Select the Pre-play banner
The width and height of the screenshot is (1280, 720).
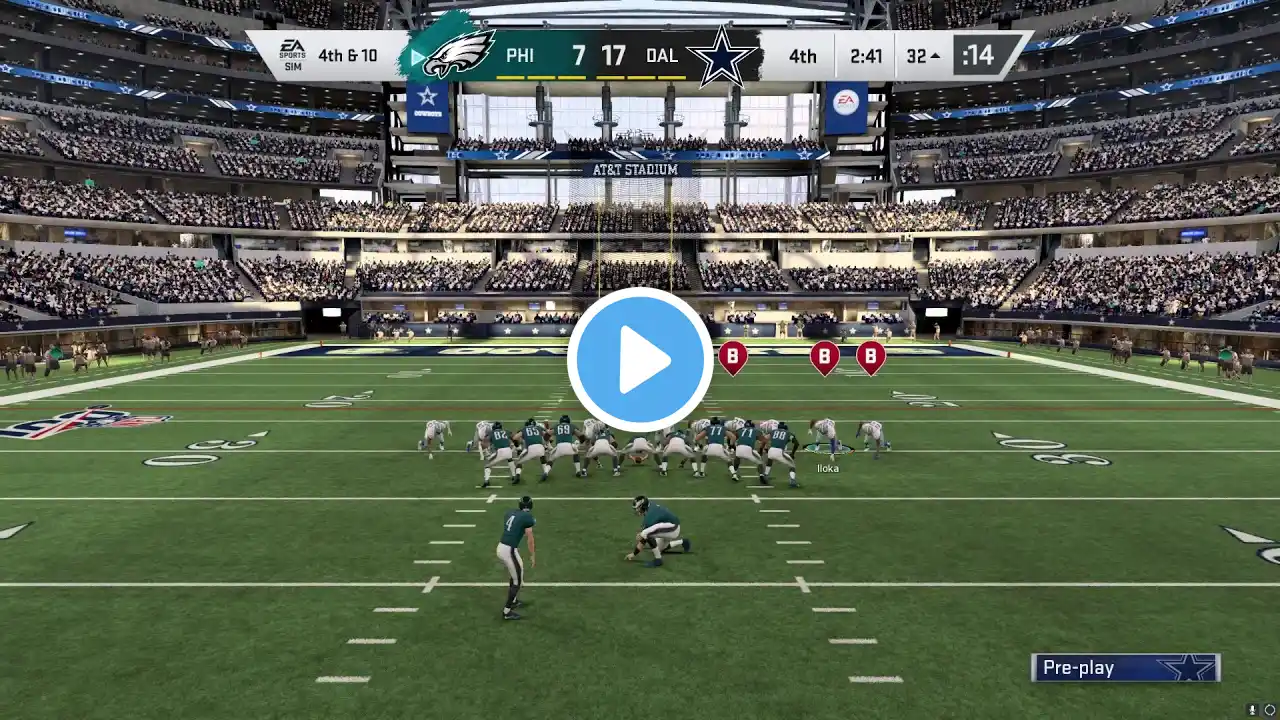click(1125, 668)
